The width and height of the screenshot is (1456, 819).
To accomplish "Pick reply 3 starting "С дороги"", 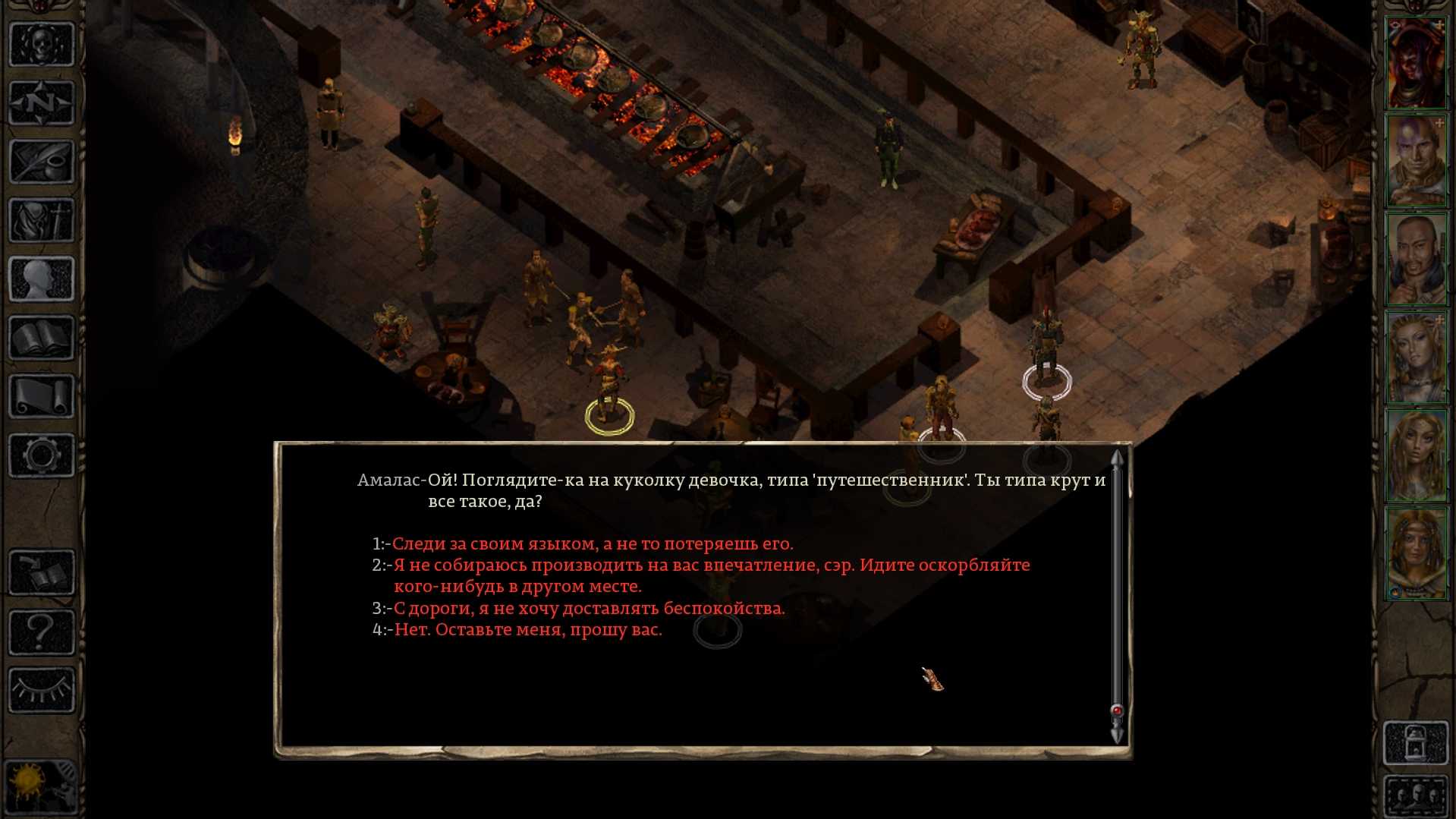I will pos(589,609).
